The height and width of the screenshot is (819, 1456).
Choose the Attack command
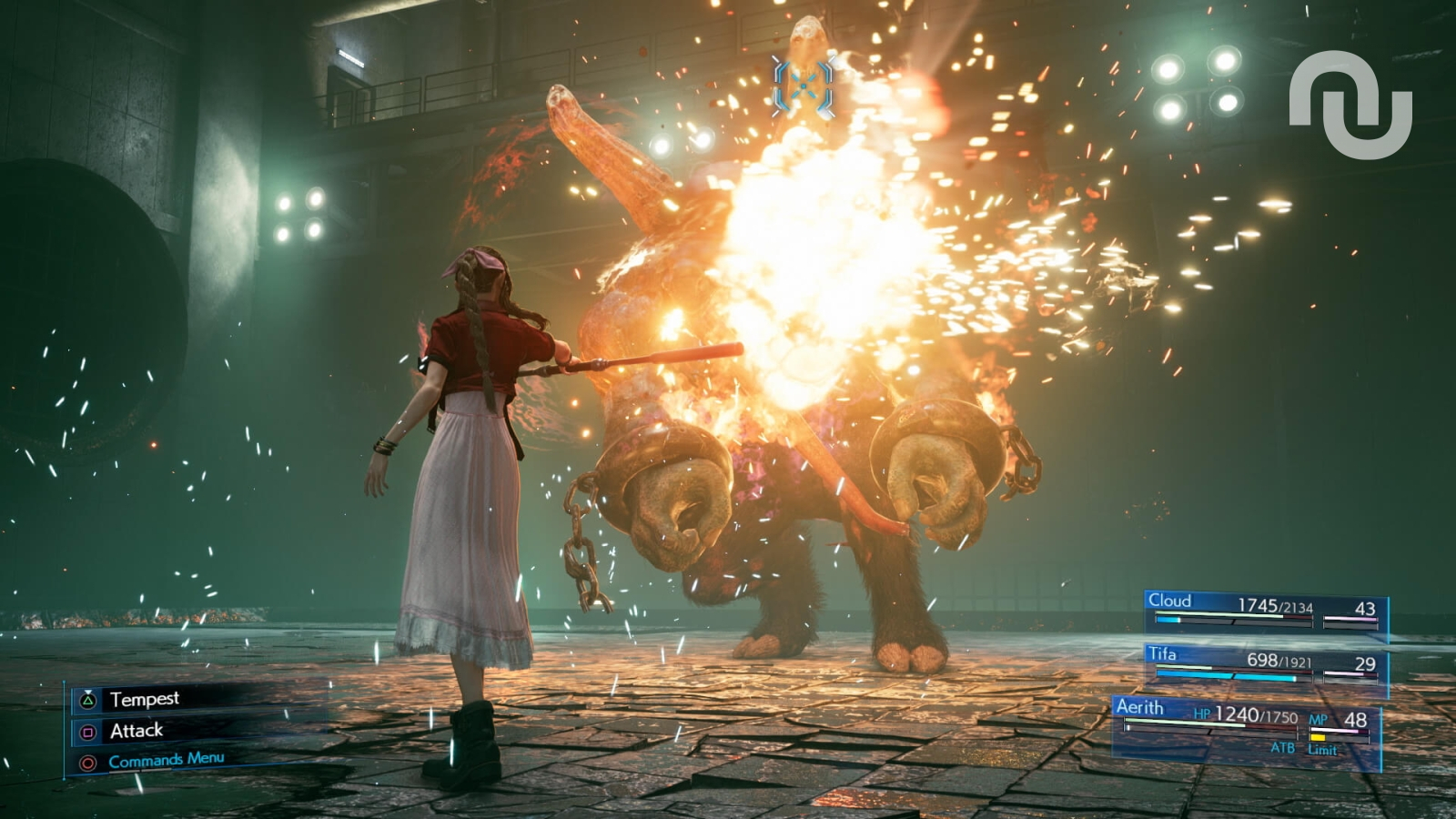point(136,731)
